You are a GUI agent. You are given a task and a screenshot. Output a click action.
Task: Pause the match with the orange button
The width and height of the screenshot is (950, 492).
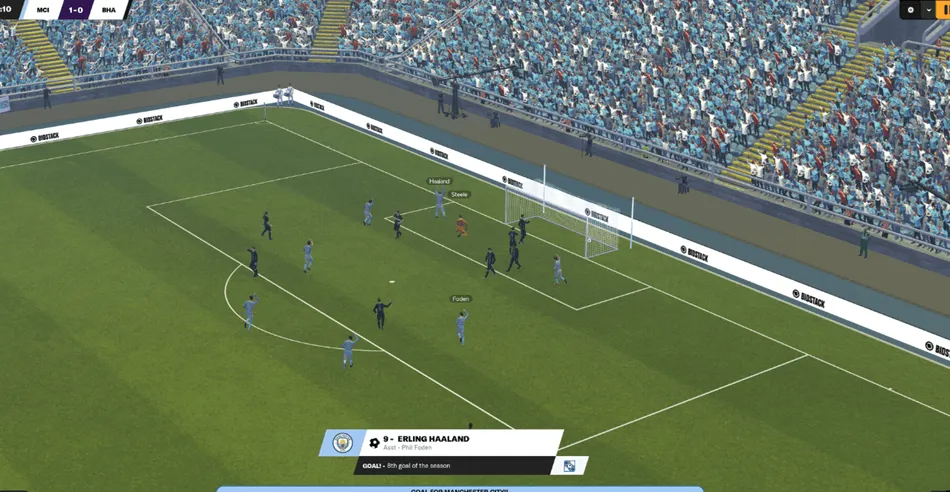pyautogui.click(x=945, y=10)
